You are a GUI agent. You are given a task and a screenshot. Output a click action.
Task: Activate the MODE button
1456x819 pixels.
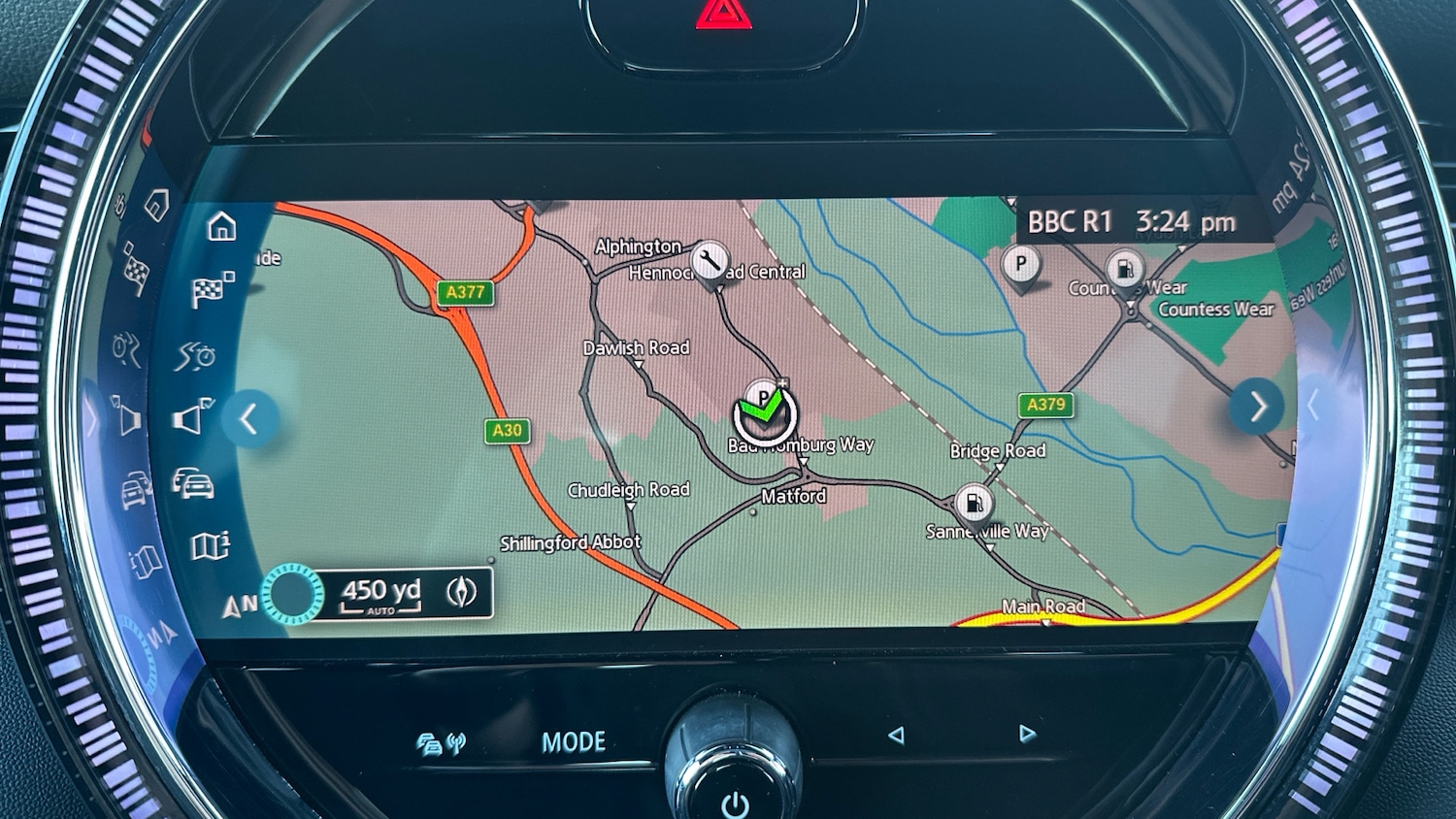(x=574, y=742)
